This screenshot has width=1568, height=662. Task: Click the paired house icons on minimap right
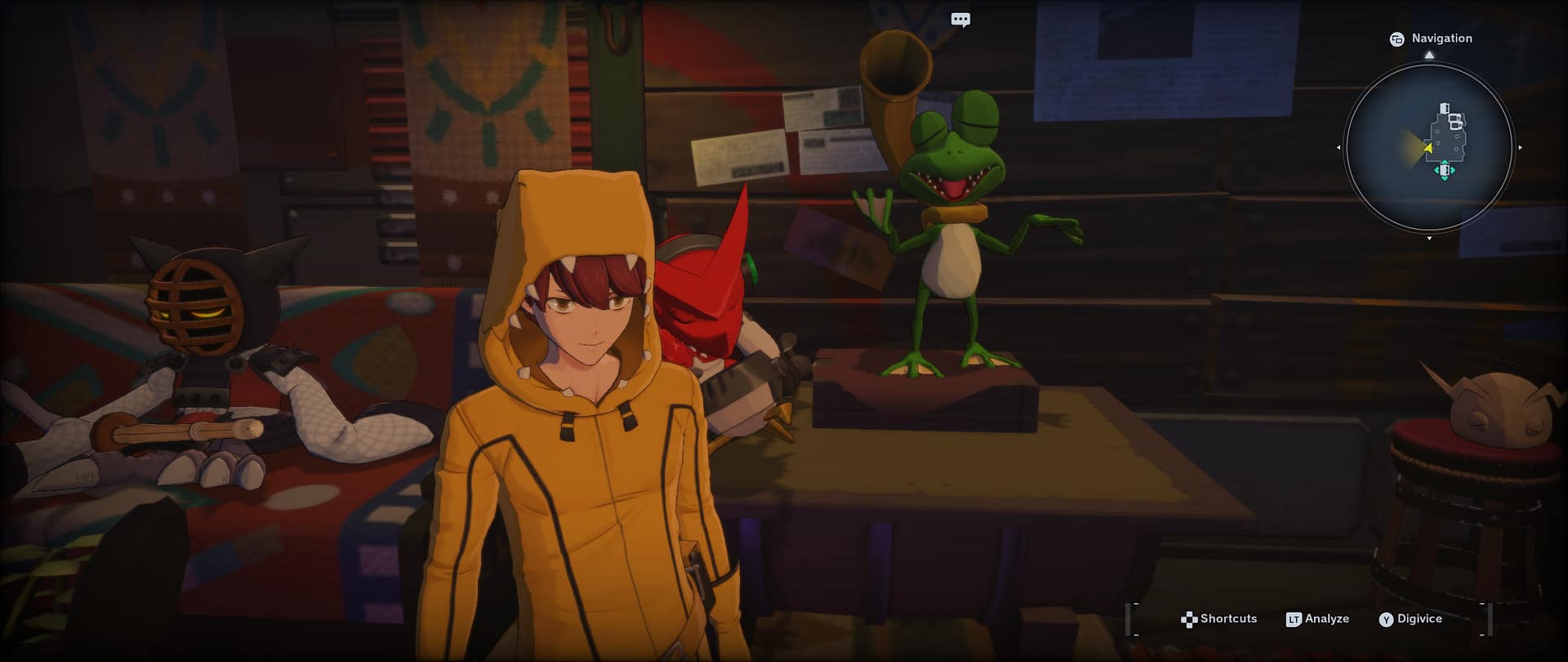pos(1455,121)
